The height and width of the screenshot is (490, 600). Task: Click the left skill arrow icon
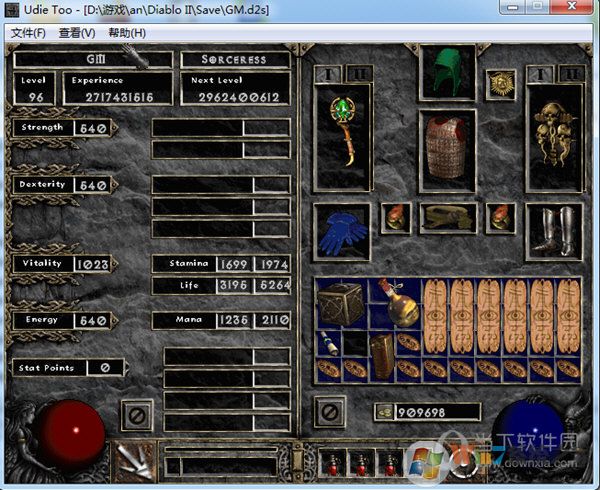coord(133,459)
